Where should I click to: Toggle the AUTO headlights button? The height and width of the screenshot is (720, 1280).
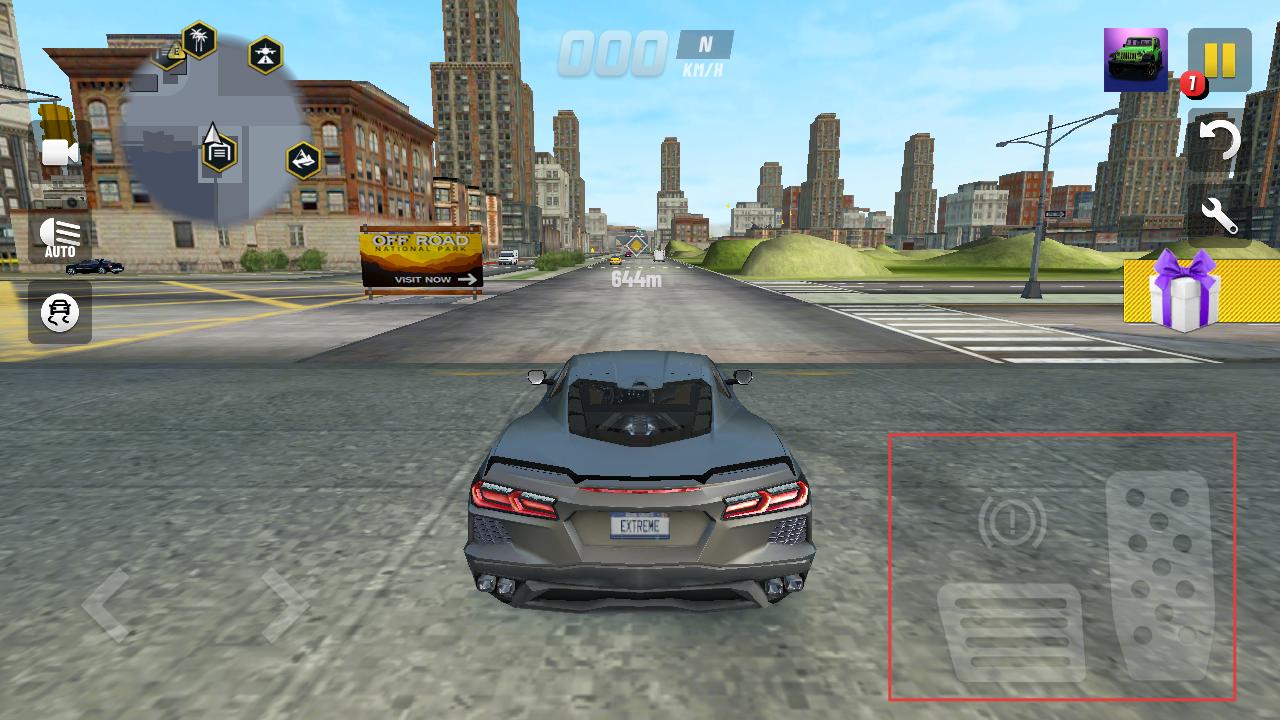60,237
